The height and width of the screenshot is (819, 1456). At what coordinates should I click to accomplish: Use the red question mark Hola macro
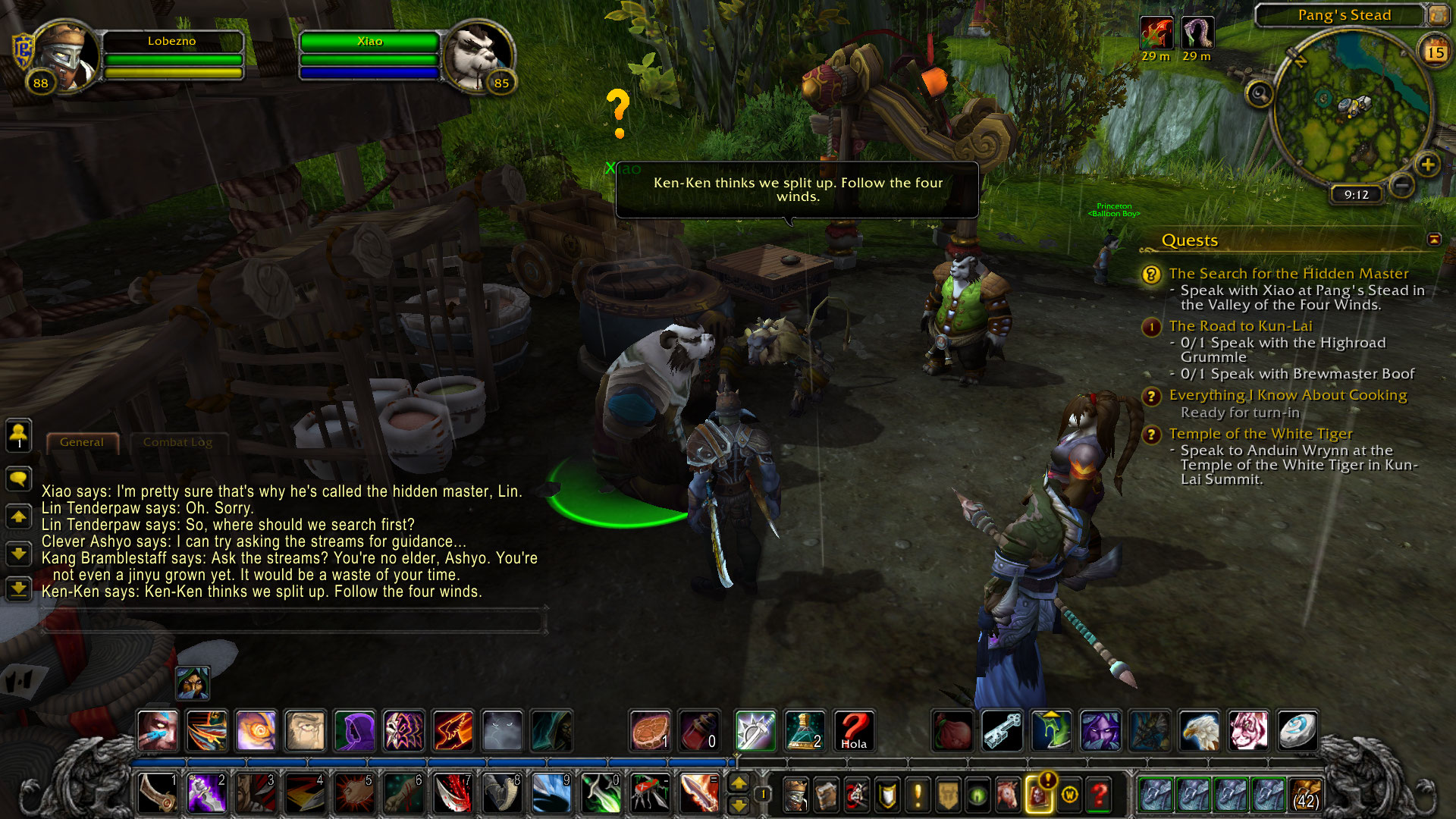click(x=854, y=731)
